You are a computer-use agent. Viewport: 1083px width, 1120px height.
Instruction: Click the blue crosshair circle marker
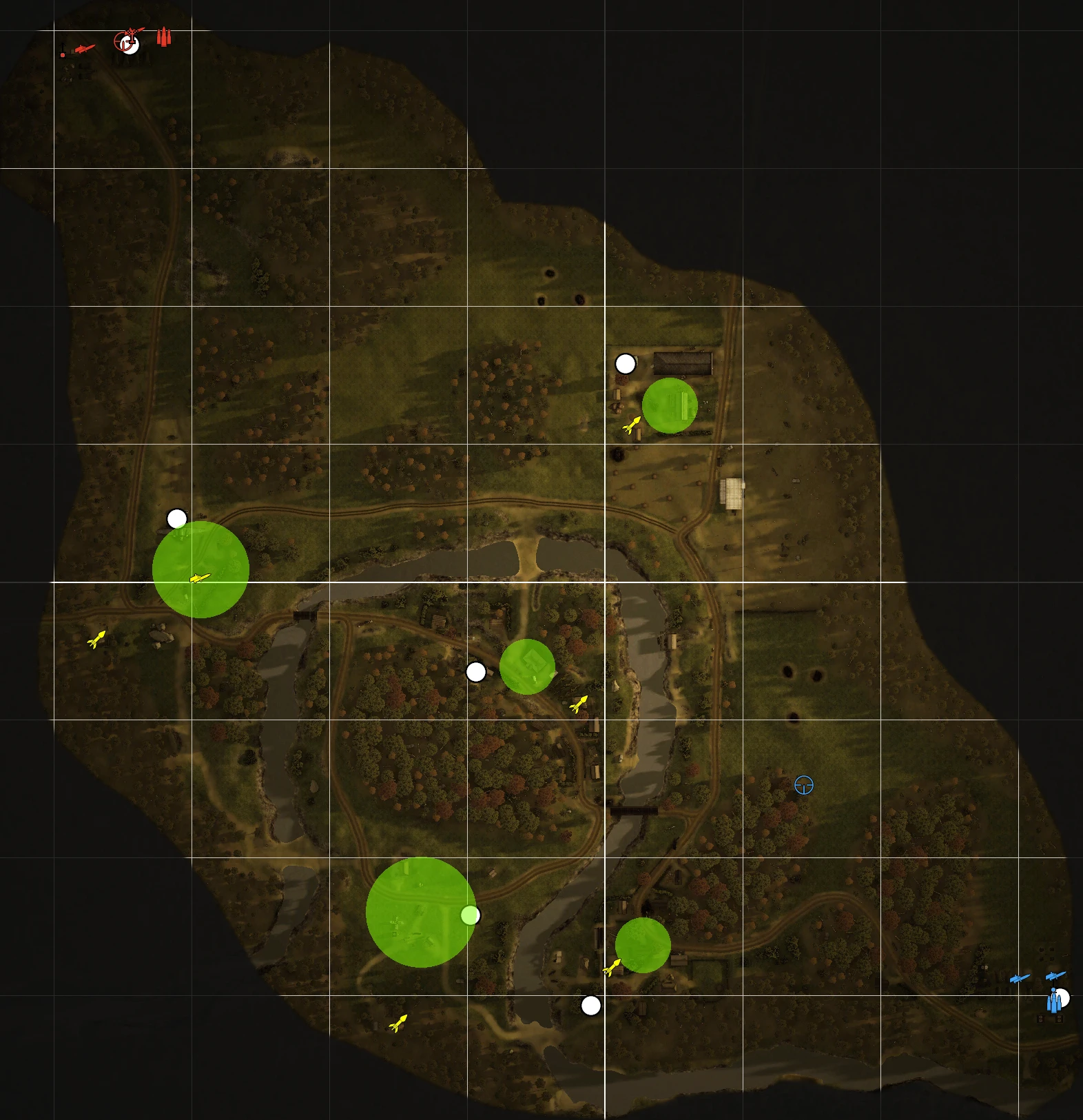(804, 785)
